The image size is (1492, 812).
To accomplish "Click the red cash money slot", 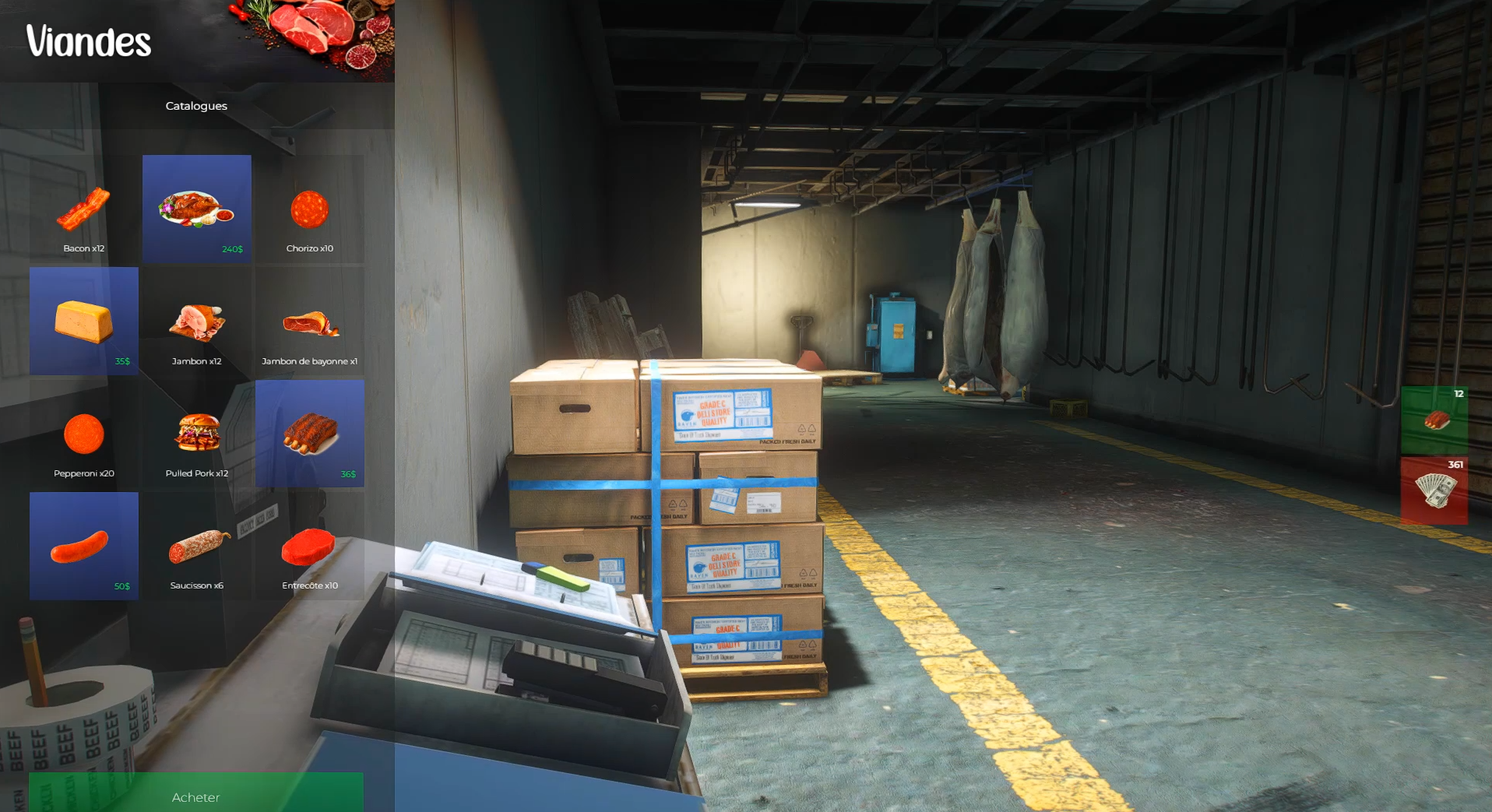I will click(1434, 490).
